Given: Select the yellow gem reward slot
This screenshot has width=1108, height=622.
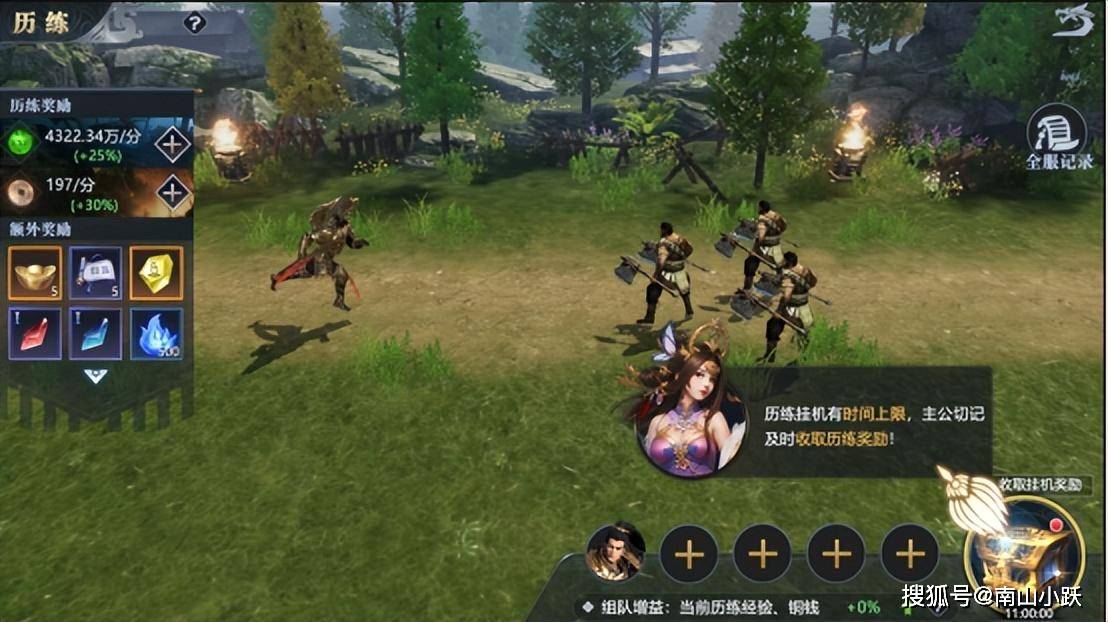Looking at the screenshot, I should [156, 273].
